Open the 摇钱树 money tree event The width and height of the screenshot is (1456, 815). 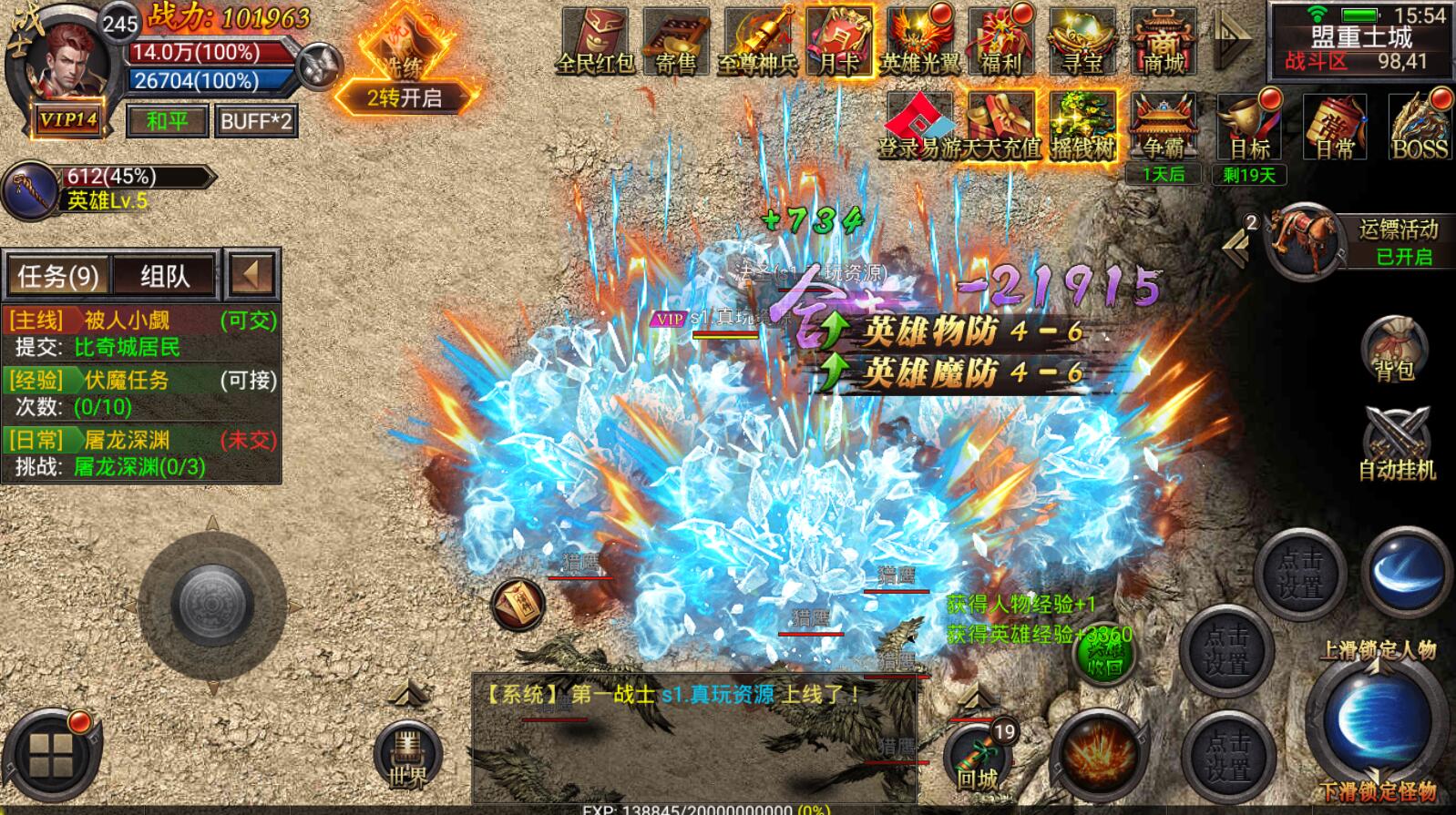(1082, 126)
